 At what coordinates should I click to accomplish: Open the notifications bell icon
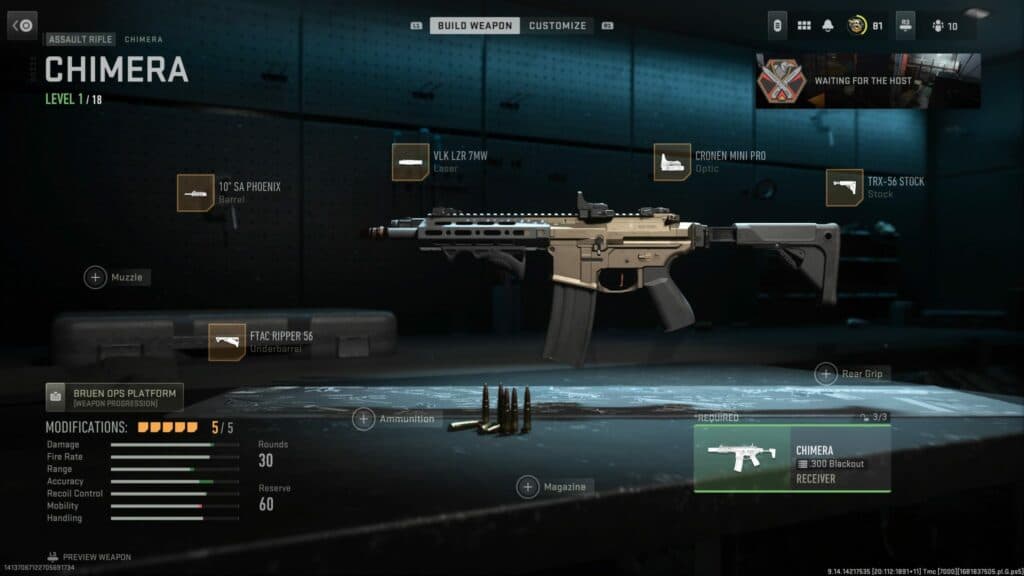coord(828,26)
